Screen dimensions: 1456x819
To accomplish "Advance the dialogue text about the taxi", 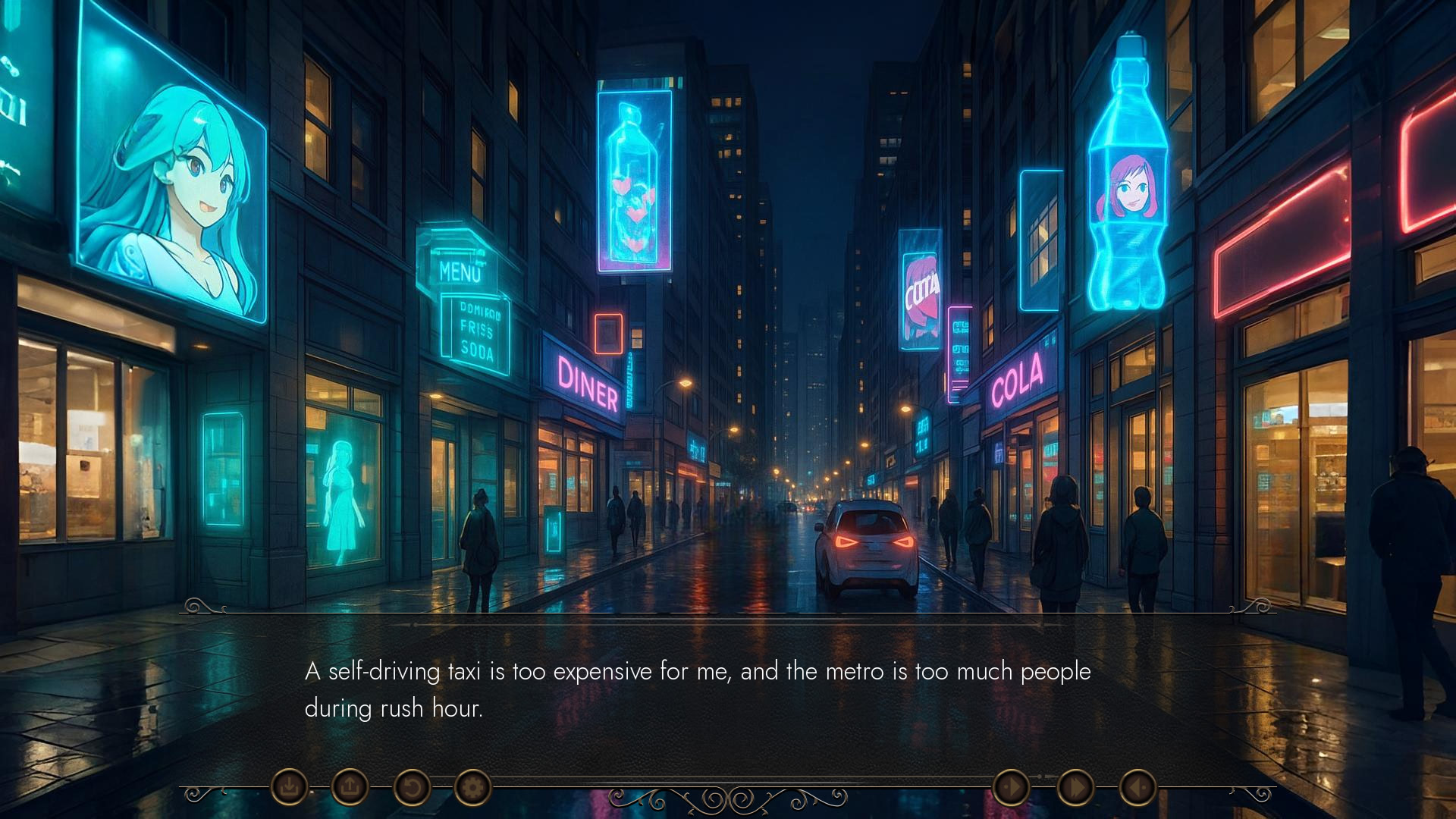I will (697, 689).
